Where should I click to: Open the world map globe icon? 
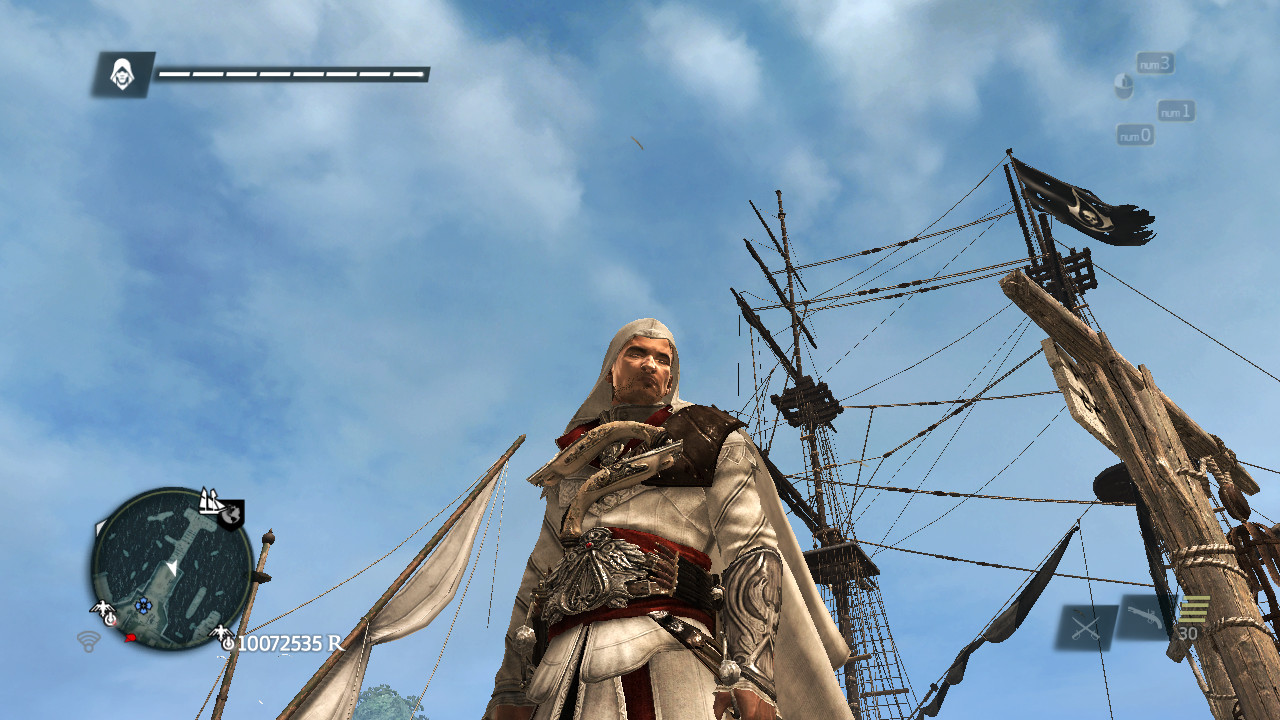coord(231,516)
